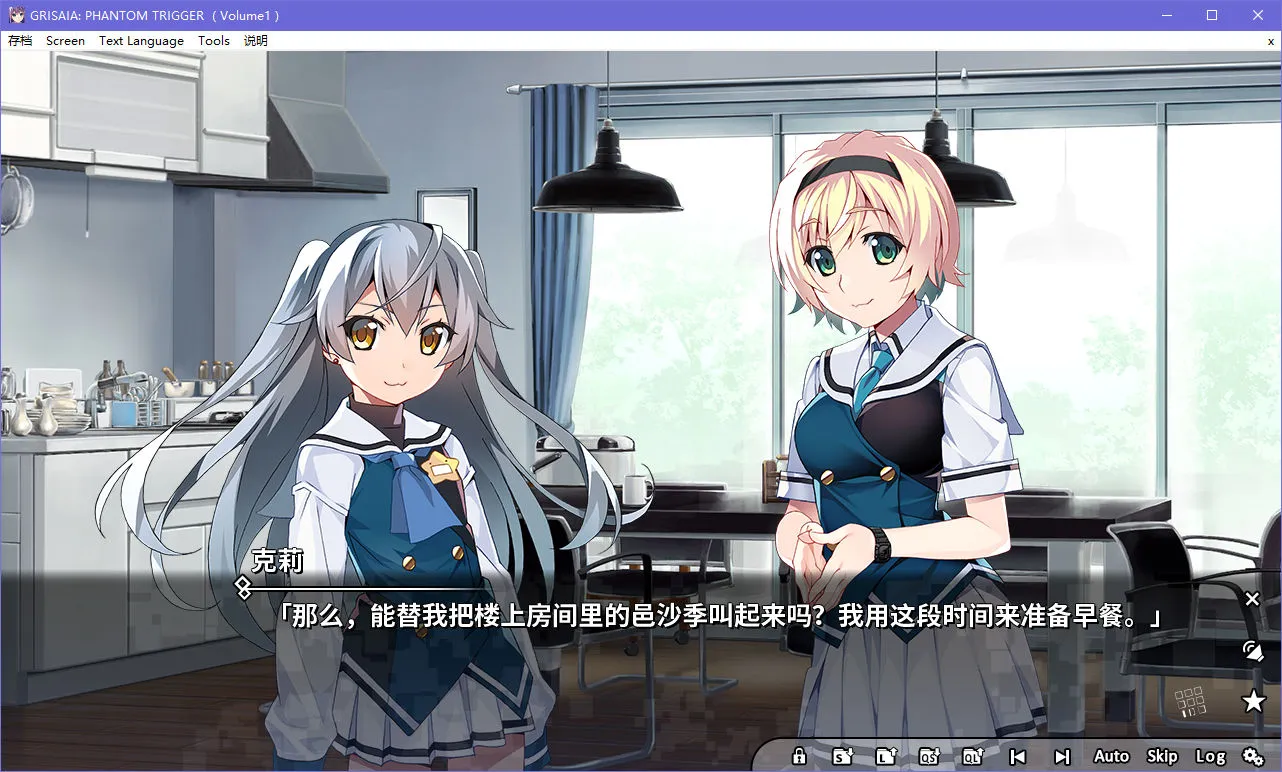Click the x at menu bar right edge
Viewport: 1282px width, 772px height.
tap(1270, 41)
